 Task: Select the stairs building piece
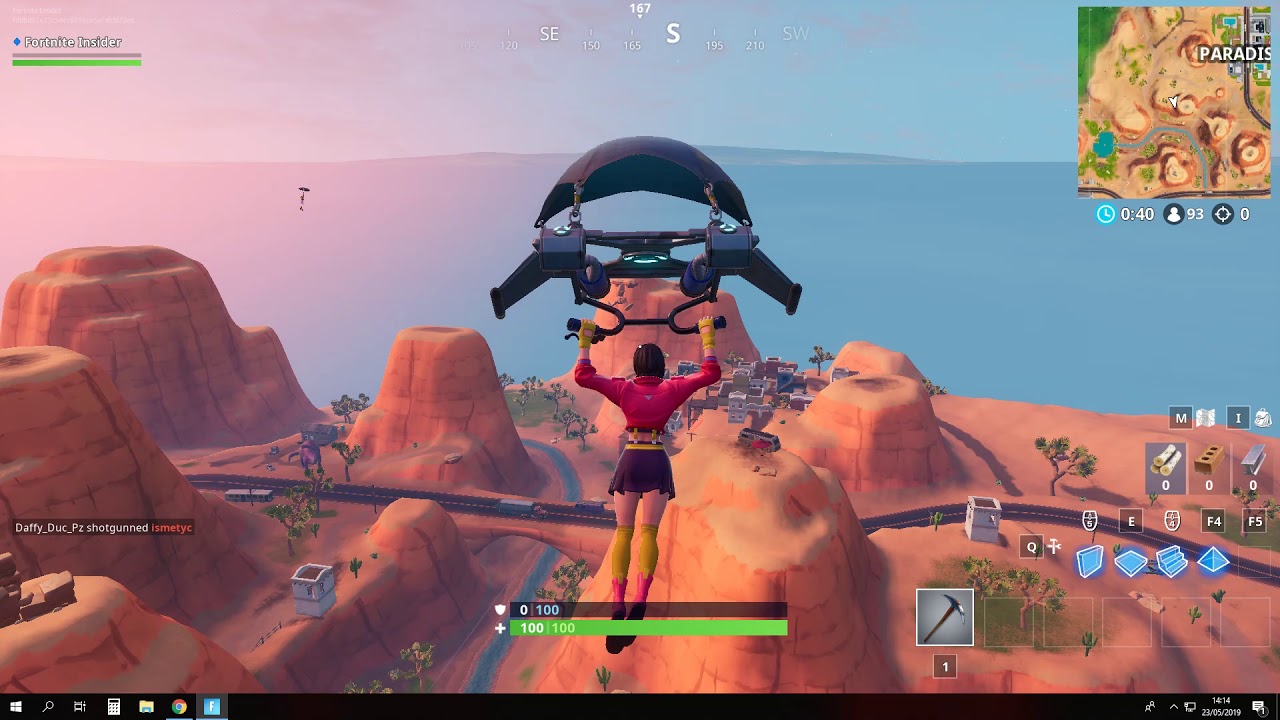pos(1171,561)
